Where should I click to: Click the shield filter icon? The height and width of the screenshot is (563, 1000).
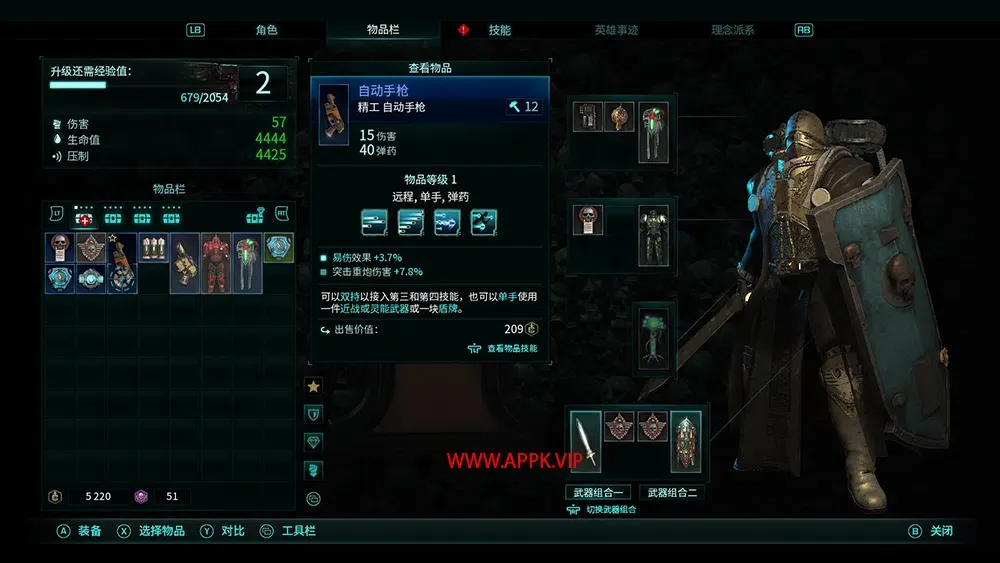click(x=313, y=413)
